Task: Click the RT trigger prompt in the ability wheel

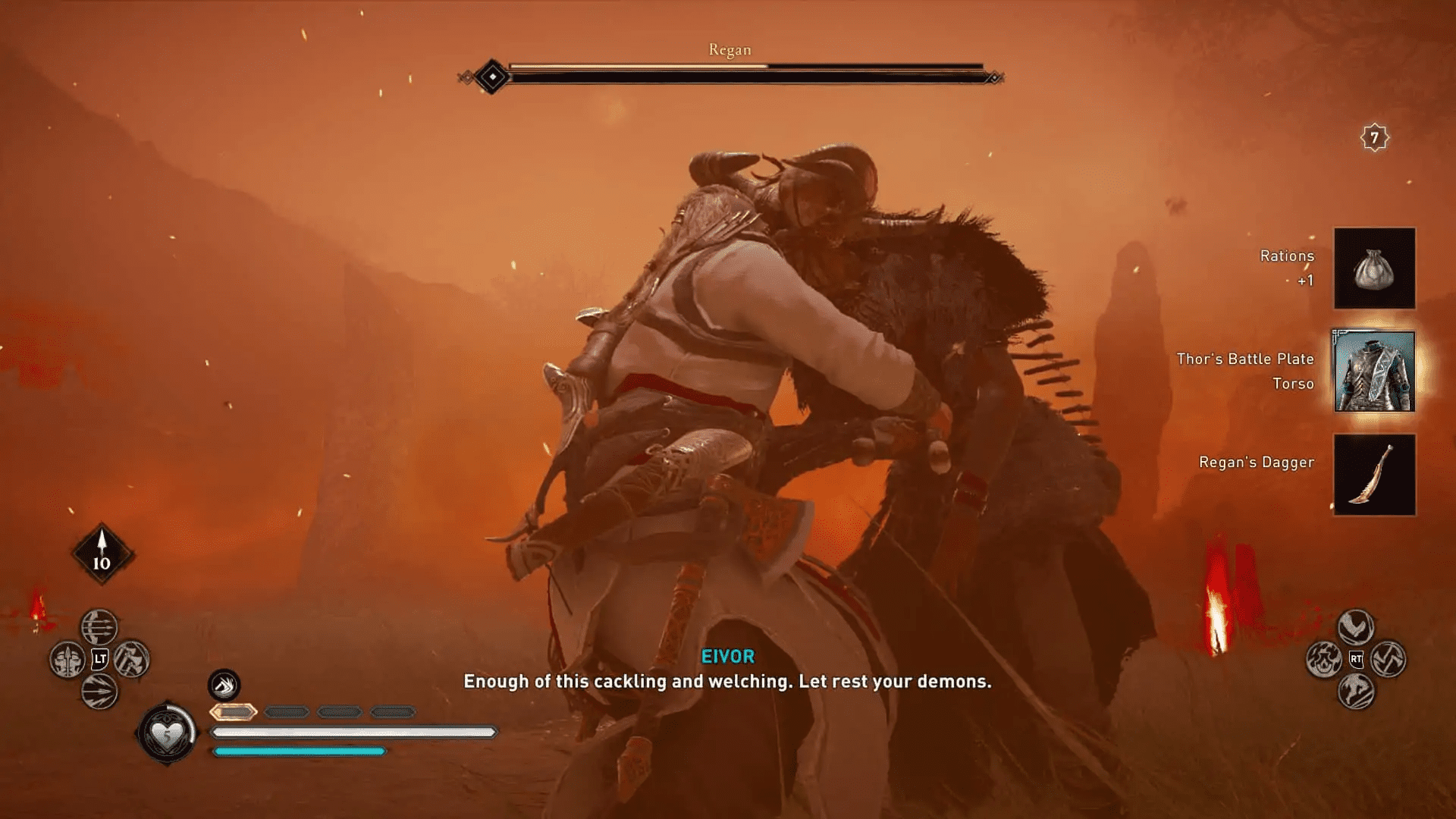Action: [x=1356, y=659]
